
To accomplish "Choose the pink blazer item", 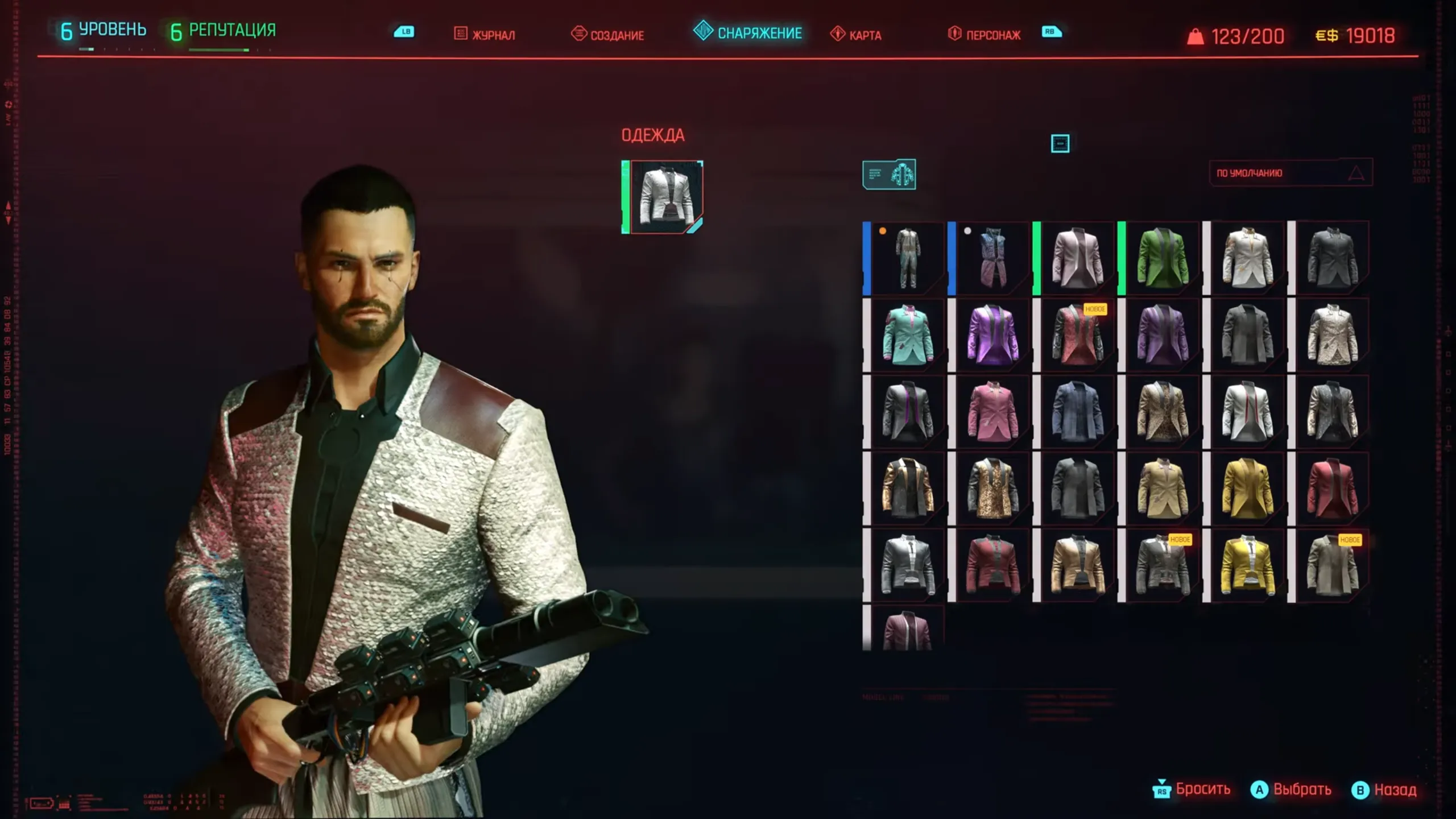I will [x=992, y=411].
